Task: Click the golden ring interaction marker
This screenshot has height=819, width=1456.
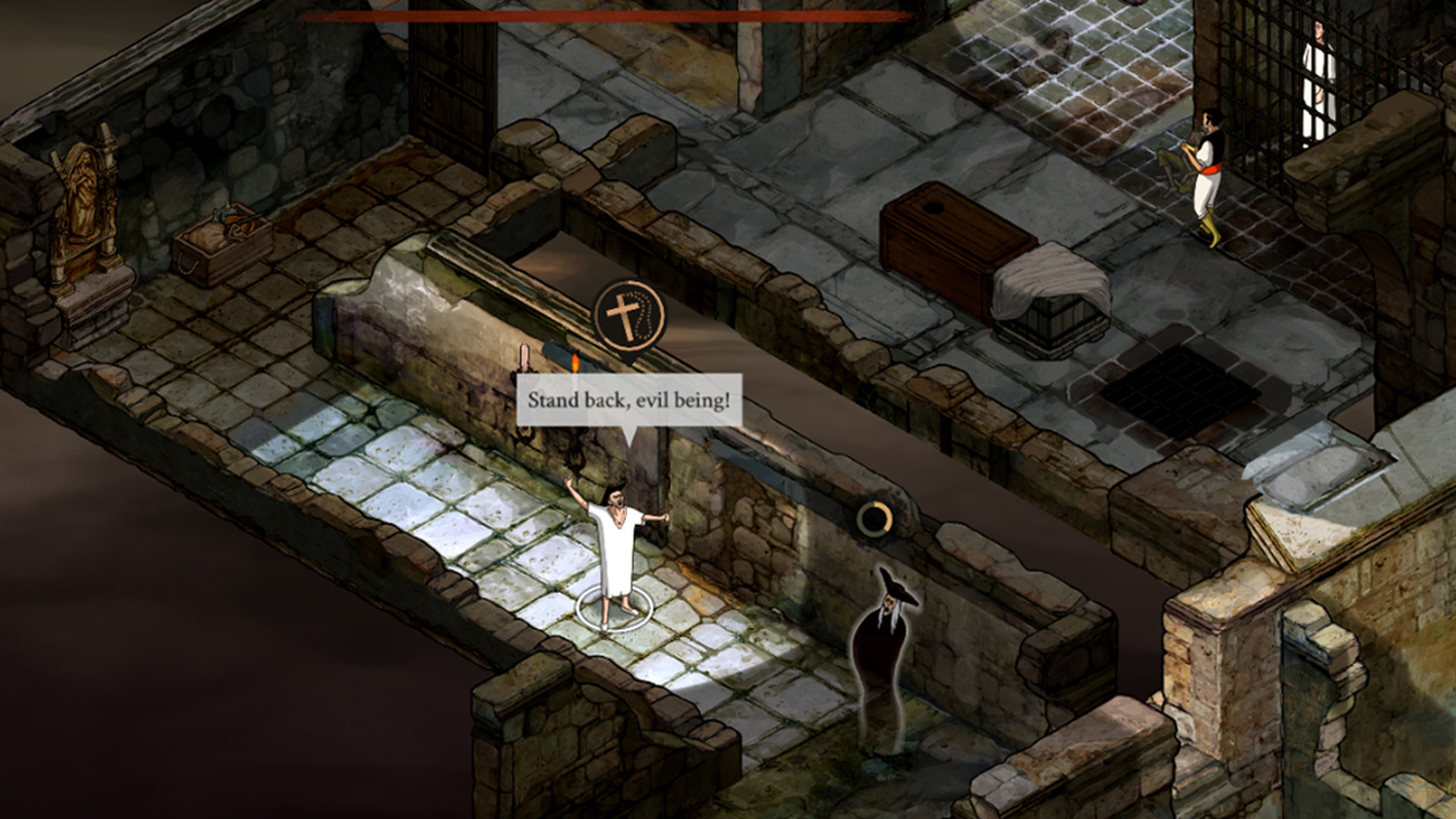Action: pyautogui.click(x=874, y=519)
